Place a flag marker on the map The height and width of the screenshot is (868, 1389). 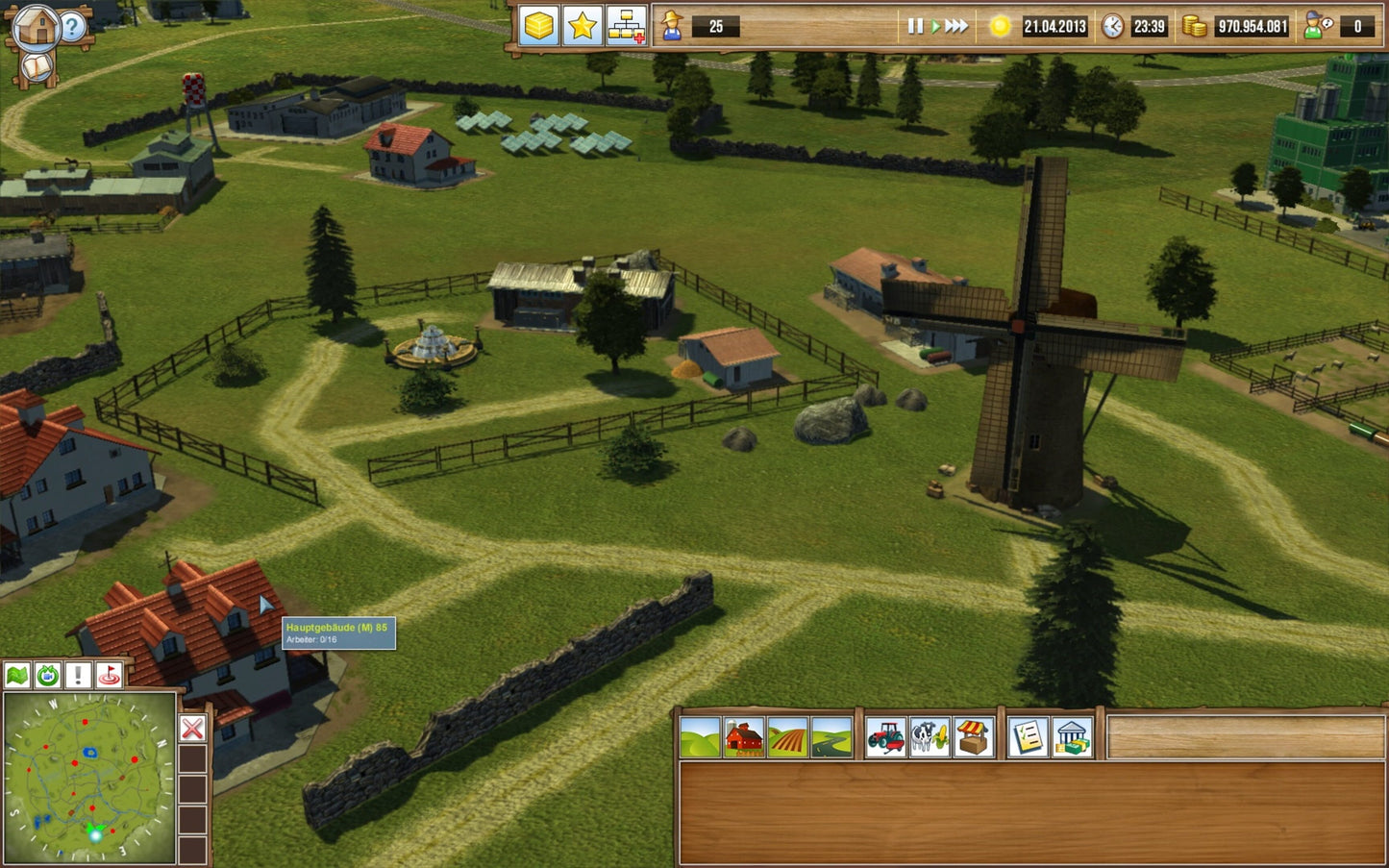point(108,676)
